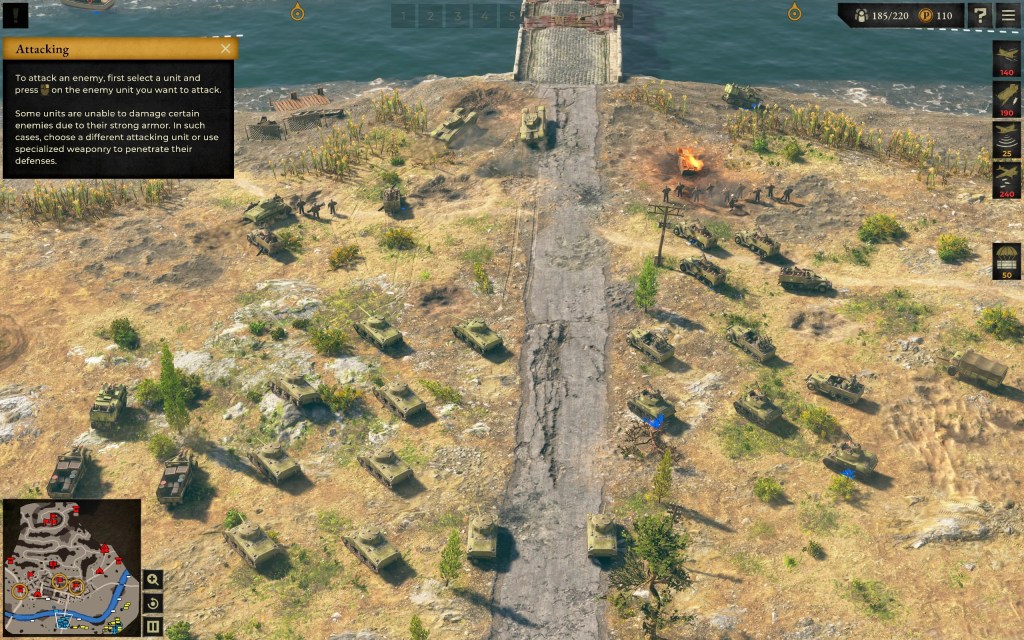Close the Attacking tutorial panel
Viewport: 1024px width, 640px height.
coord(225,48)
